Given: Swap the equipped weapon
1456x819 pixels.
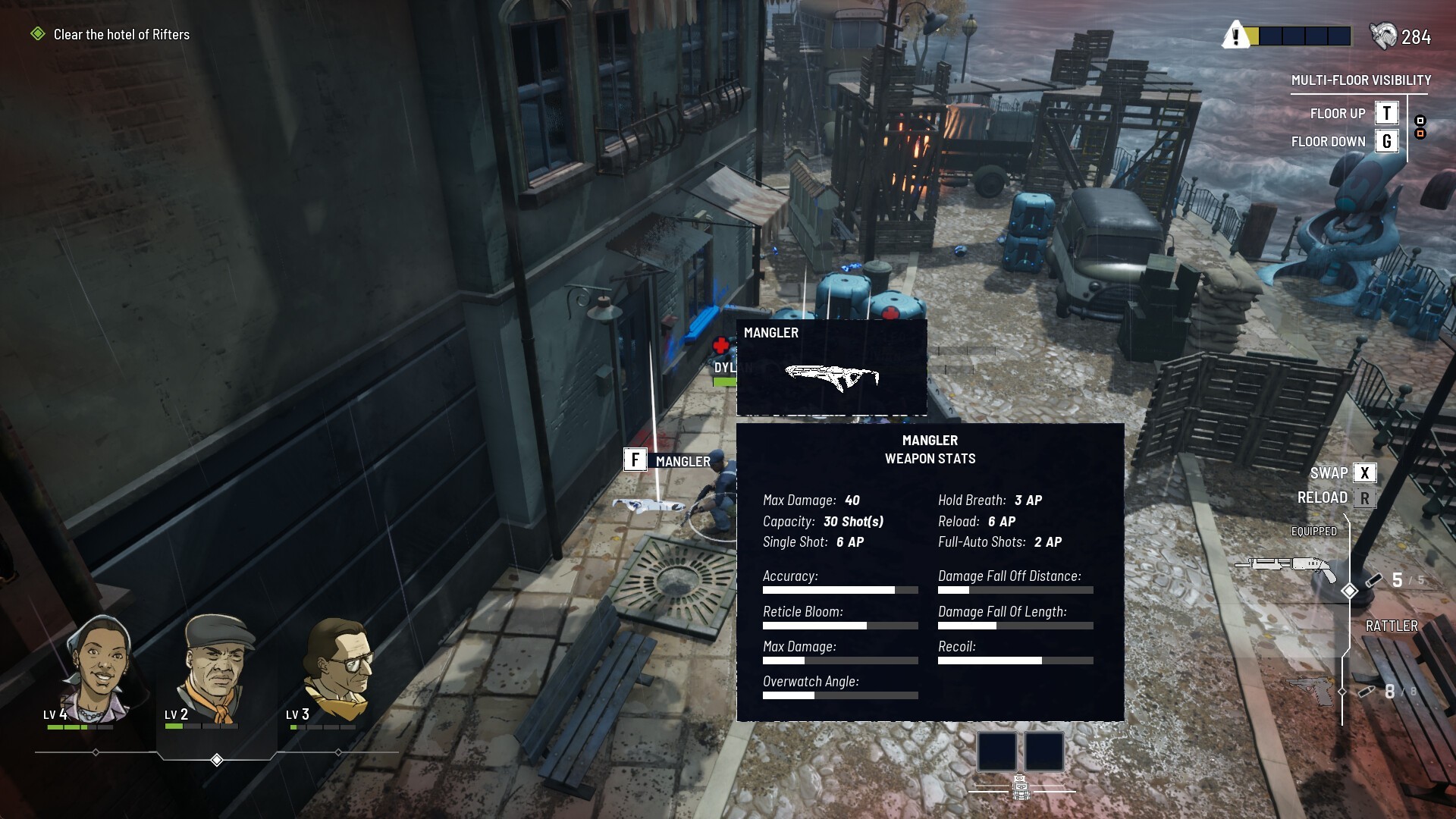Looking at the screenshot, I should coord(1364,472).
